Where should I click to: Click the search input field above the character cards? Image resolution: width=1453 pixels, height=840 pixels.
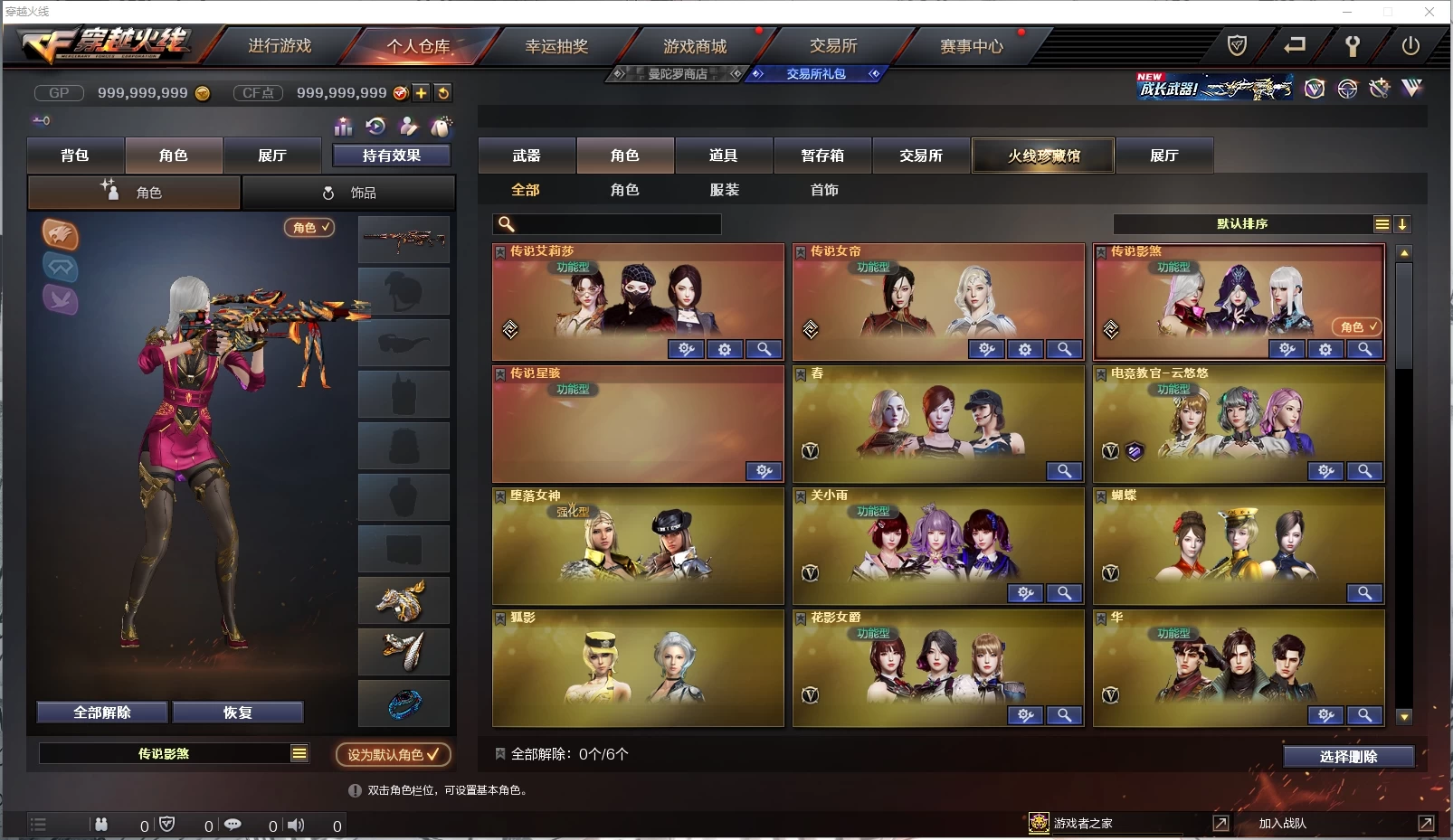click(606, 223)
